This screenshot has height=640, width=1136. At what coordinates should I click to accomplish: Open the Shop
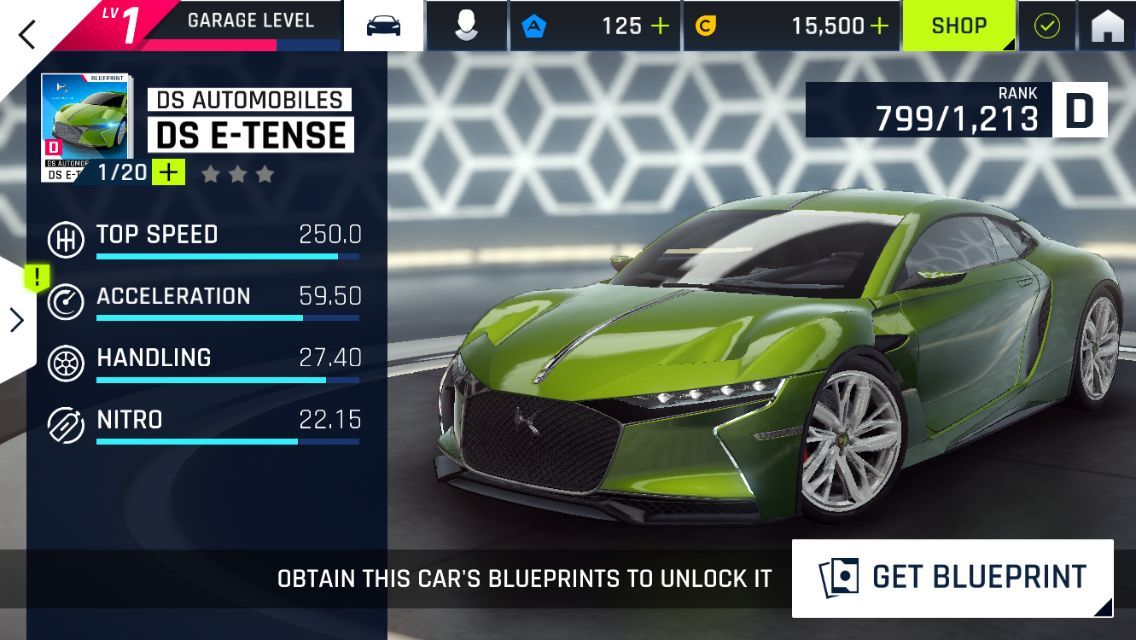pyautogui.click(x=958, y=26)
